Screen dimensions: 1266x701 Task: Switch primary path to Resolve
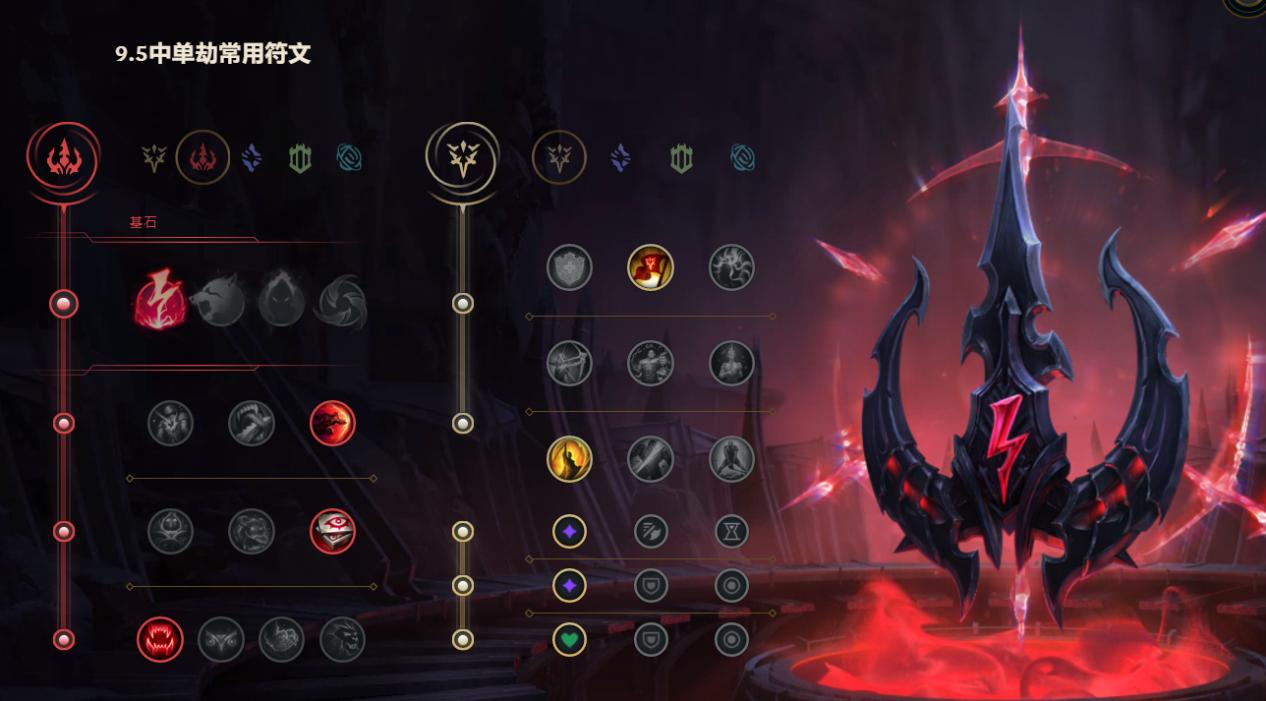(x=301, y=157)
